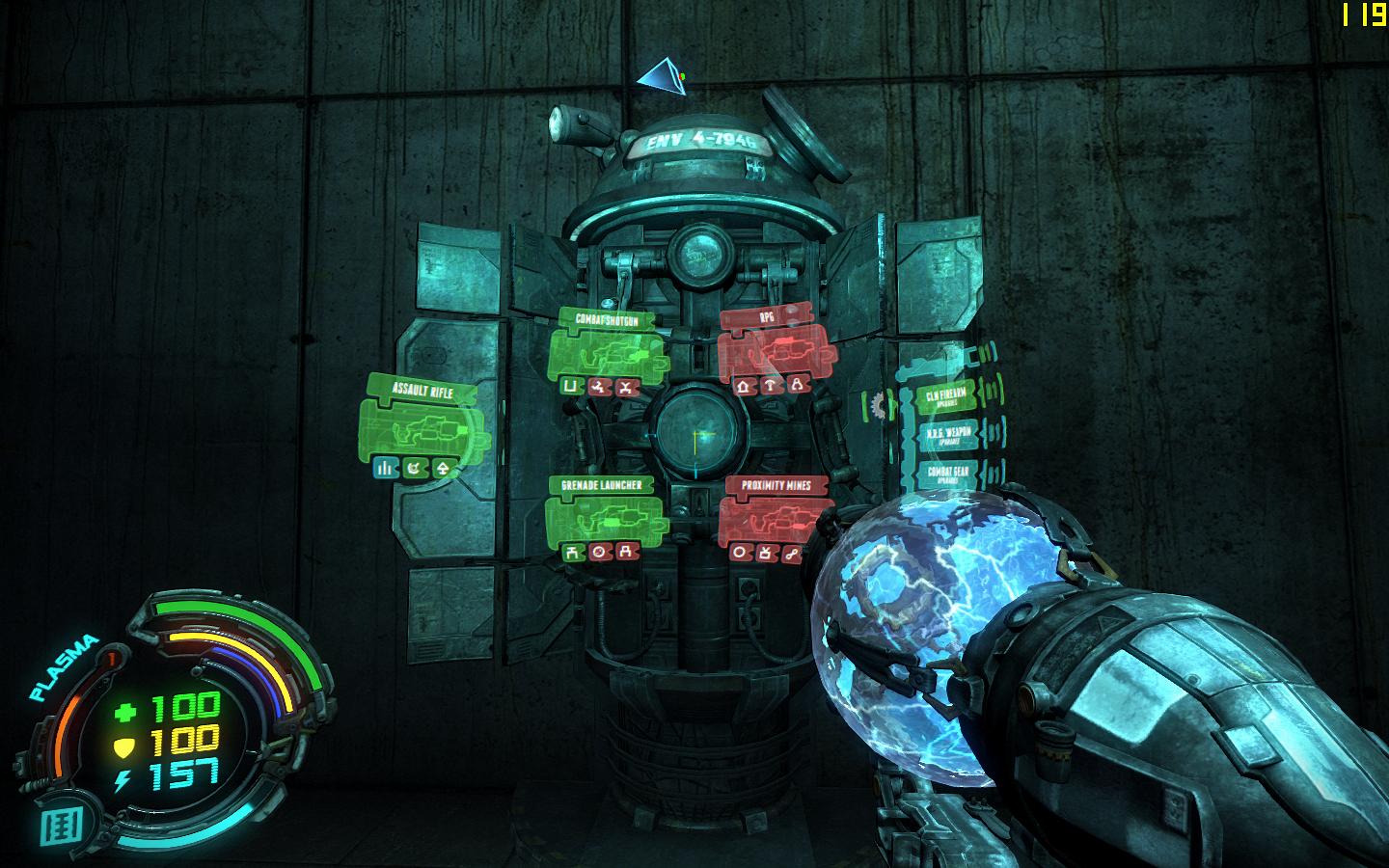Switch to CLN Firearm upgrades tab
The image size is (1389, 868).
947,396
